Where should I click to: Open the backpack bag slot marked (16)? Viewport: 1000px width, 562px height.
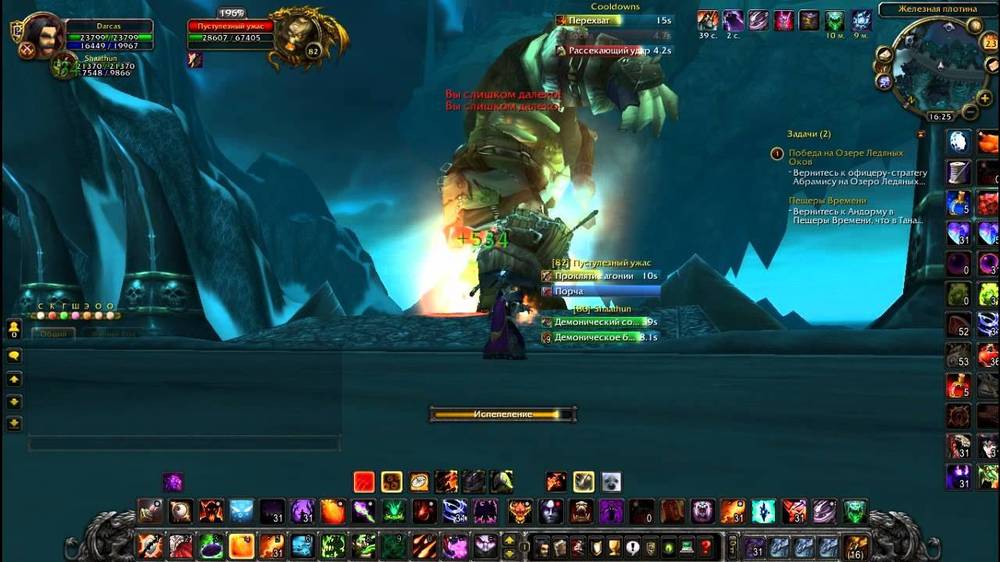coord(856,547)
